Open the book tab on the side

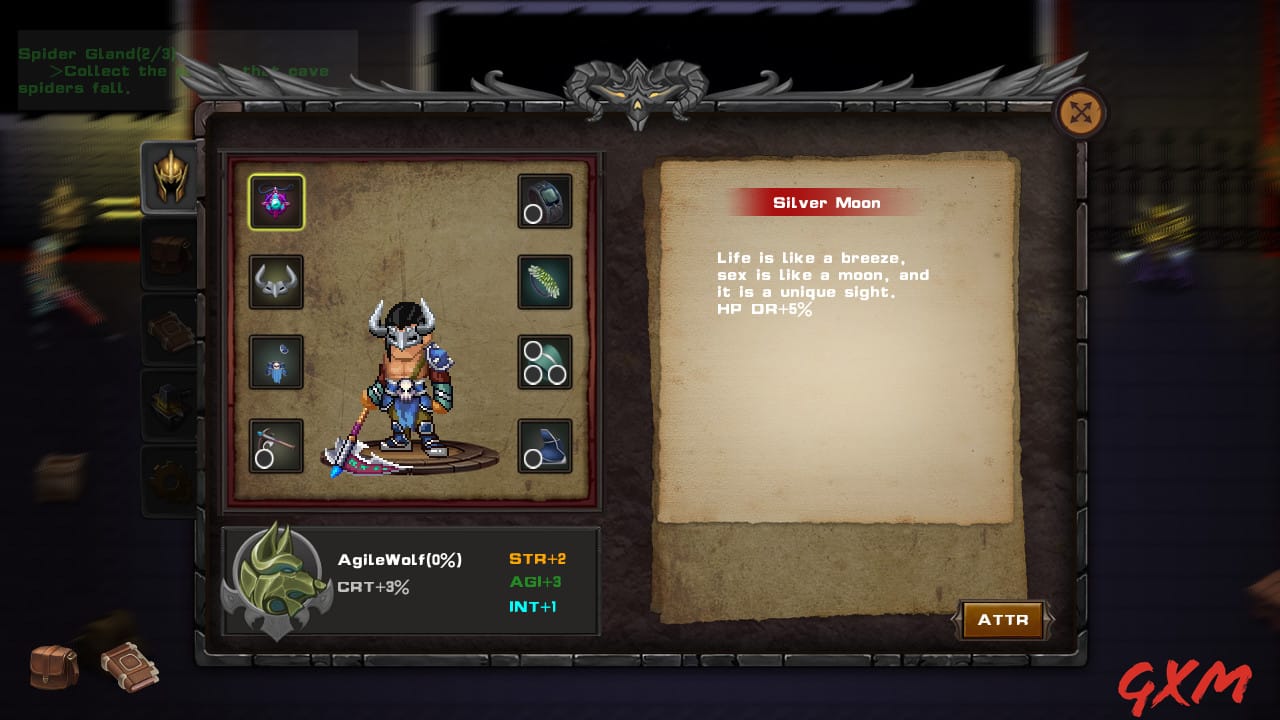(170, 330)
